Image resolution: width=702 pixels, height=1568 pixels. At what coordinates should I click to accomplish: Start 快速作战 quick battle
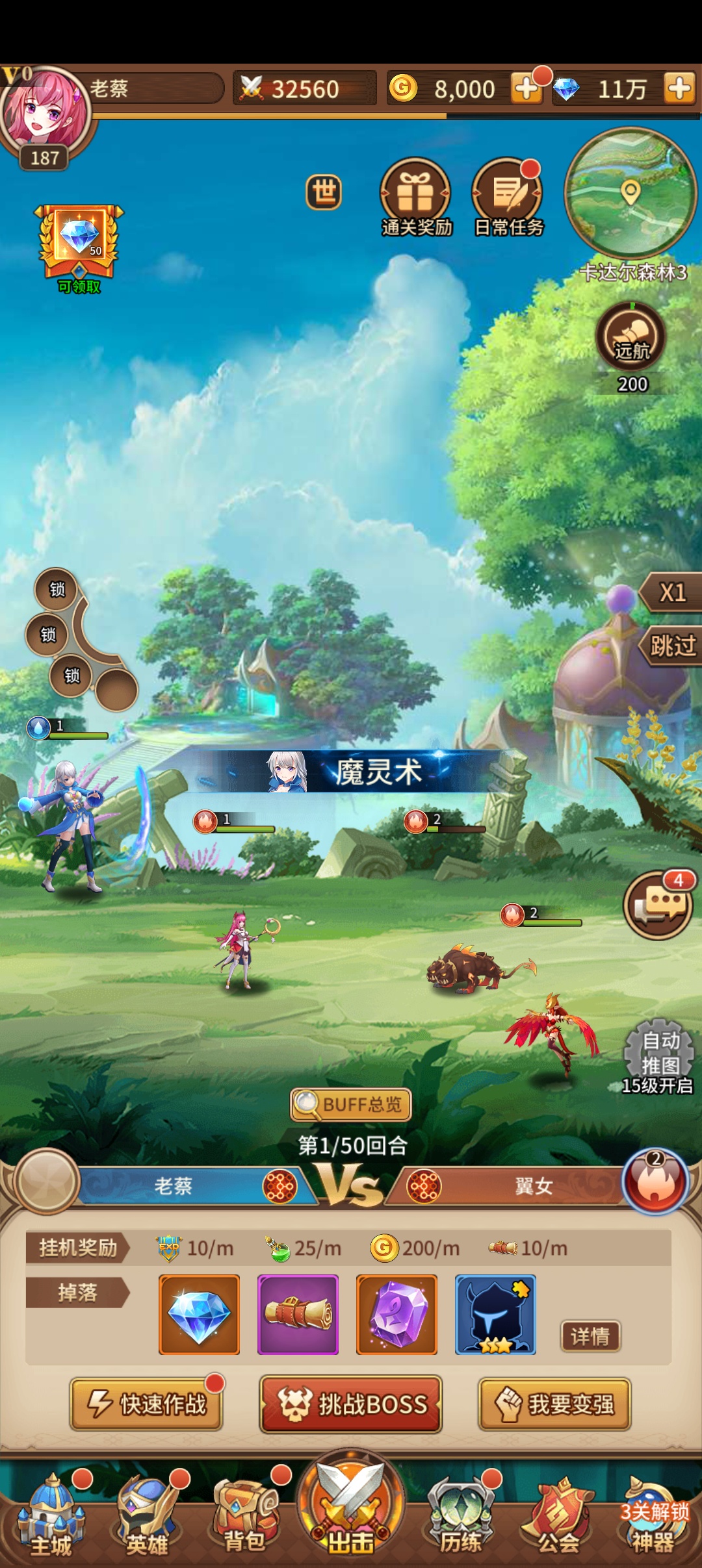point(147,1404)
